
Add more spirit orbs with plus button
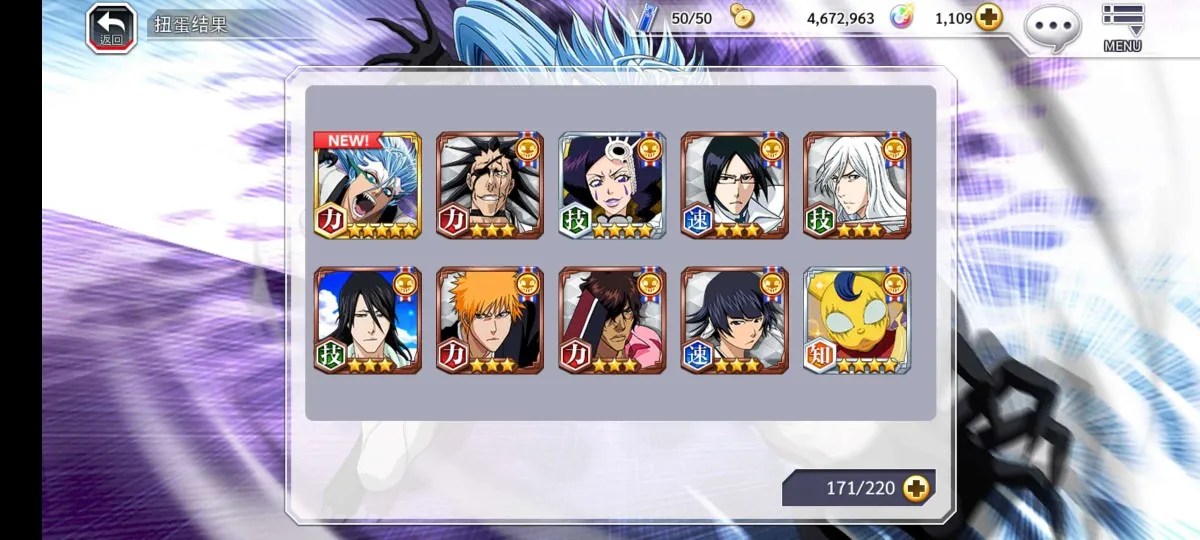[989, 18]
